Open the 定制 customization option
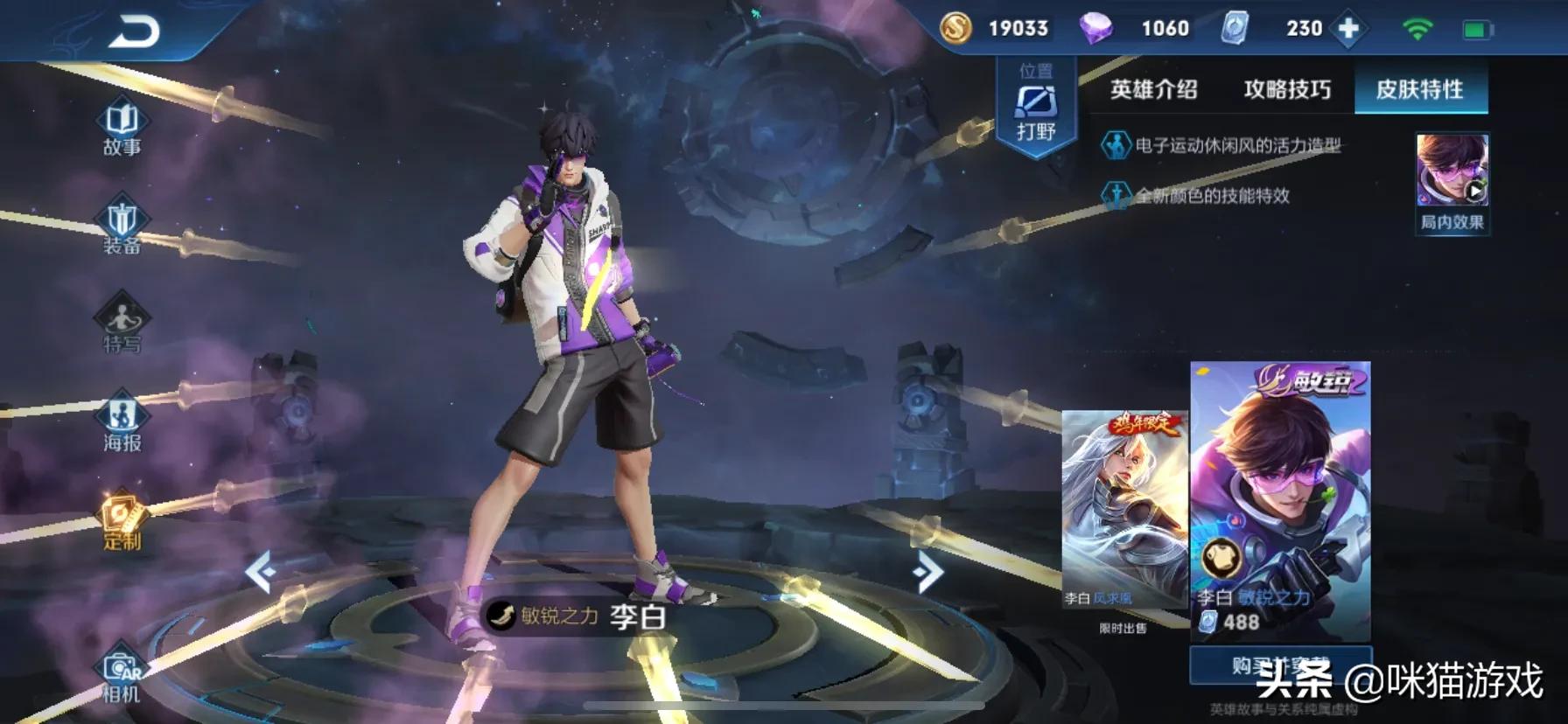This screenshot has width=1568, height=724. (122, 522)
